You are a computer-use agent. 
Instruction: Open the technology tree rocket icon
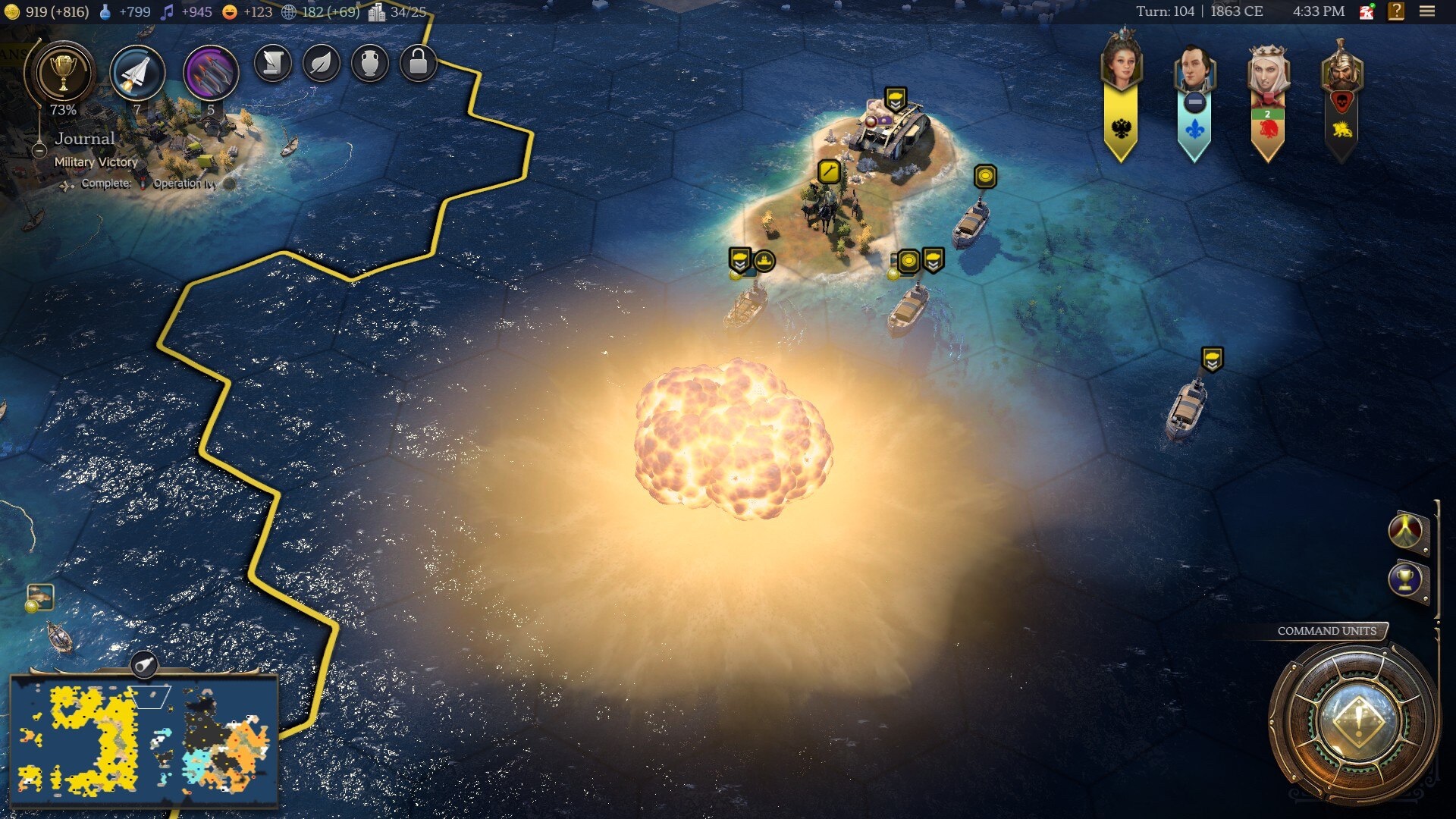coord(137,74)
